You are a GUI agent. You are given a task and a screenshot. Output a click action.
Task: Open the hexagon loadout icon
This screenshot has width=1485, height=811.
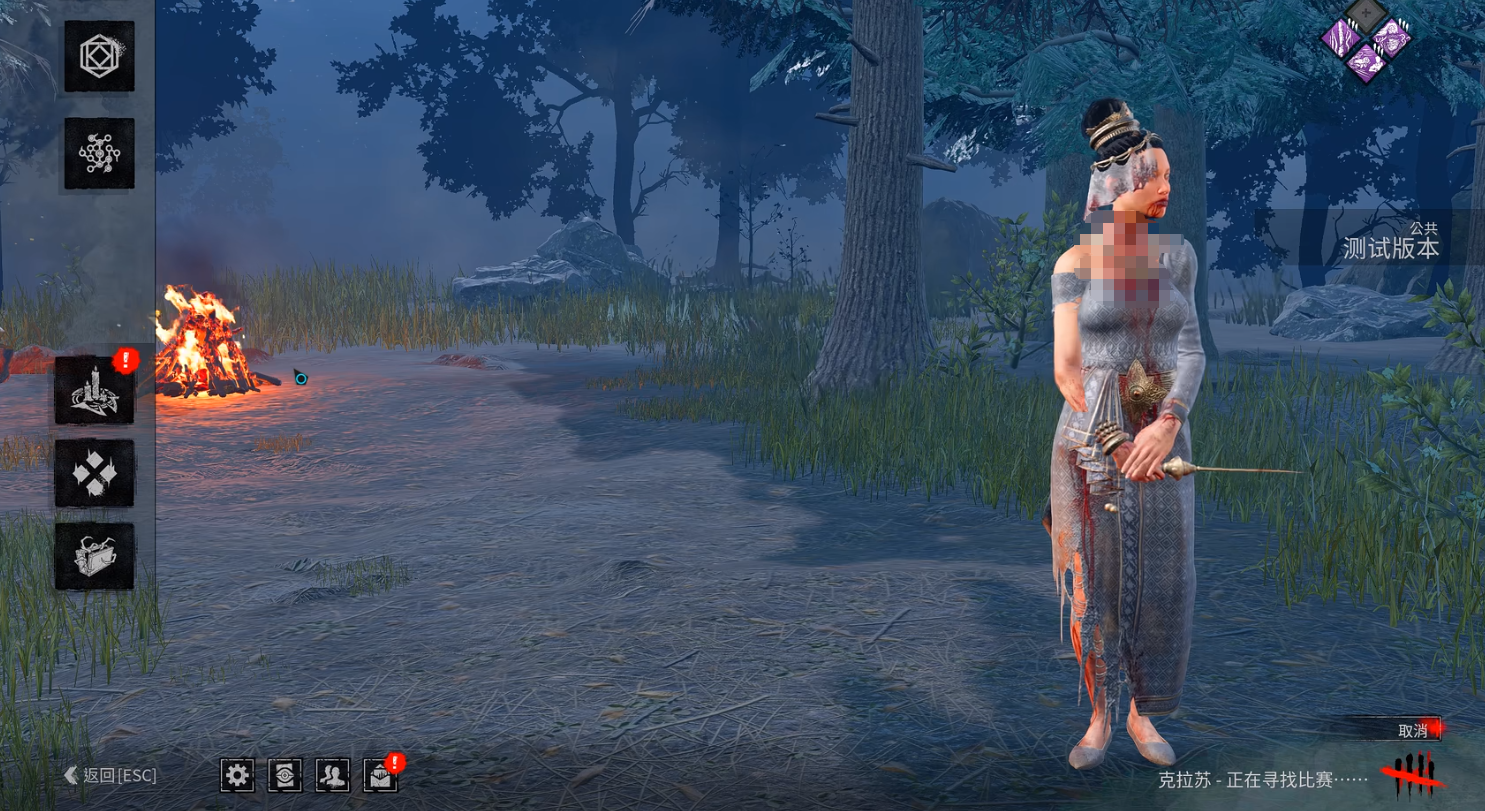tap(99, 56)
